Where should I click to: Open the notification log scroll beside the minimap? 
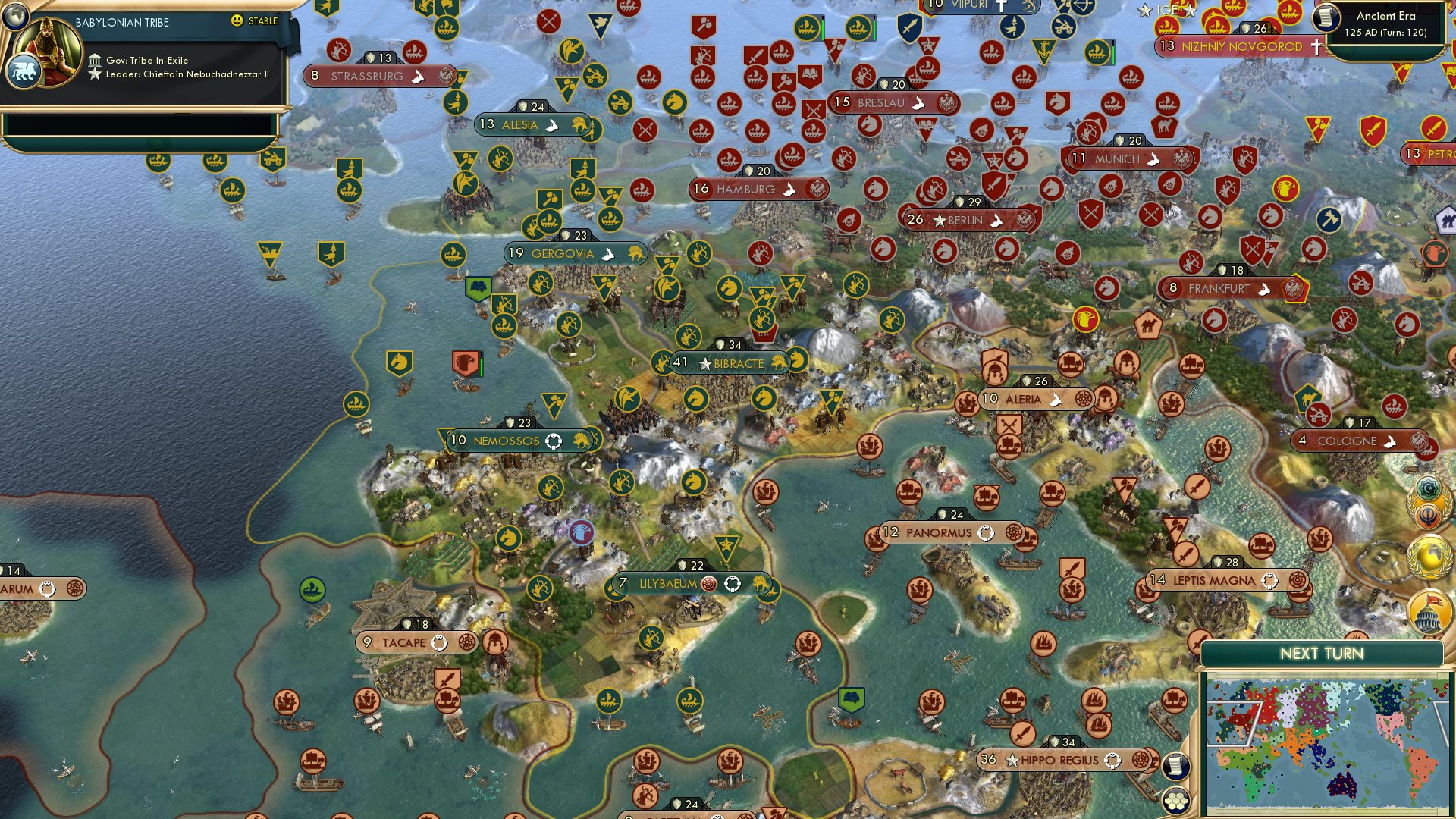(1176, 767)
